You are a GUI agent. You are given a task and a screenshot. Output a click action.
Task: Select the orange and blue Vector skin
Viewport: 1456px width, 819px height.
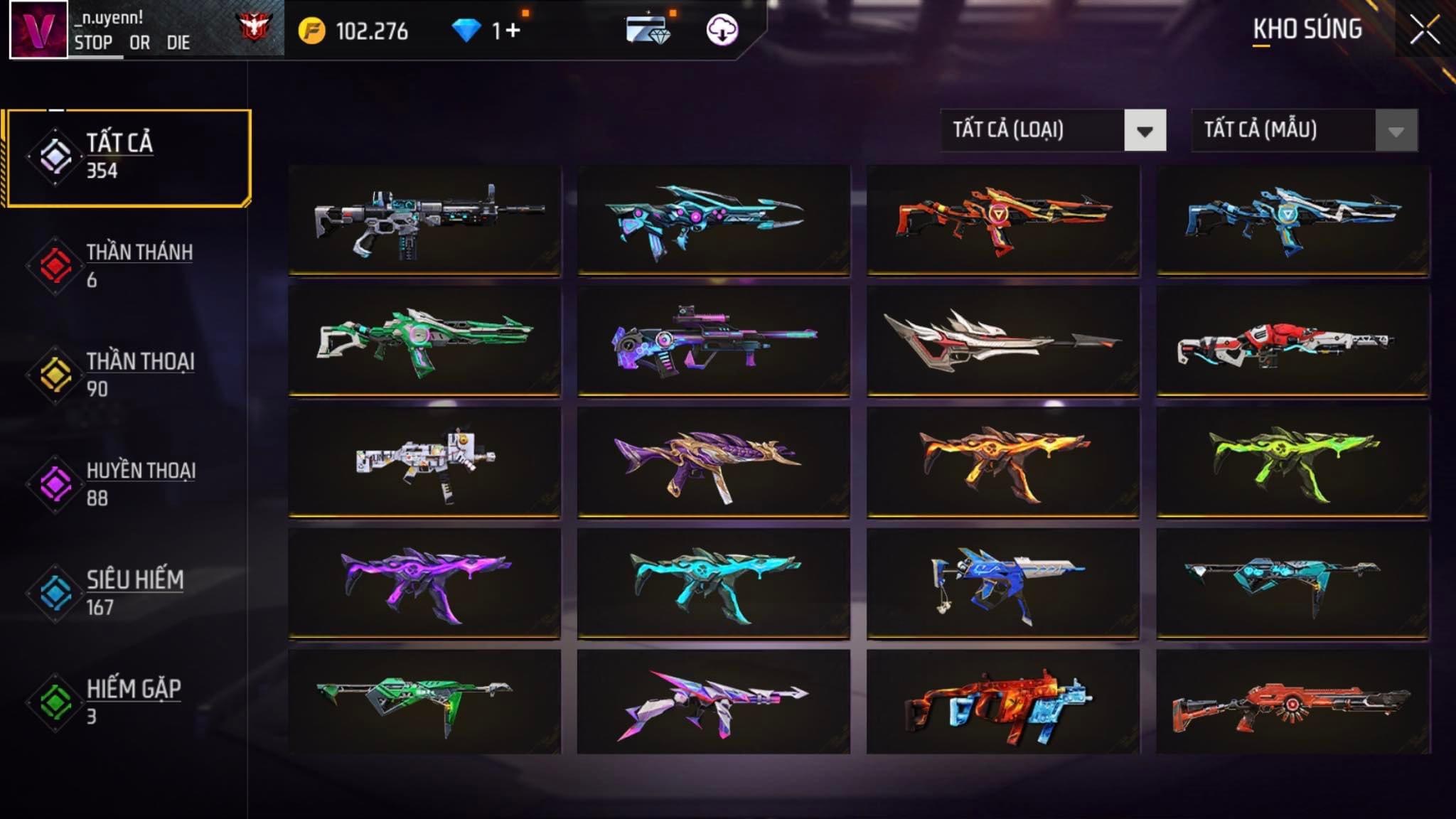(1002, 702)
